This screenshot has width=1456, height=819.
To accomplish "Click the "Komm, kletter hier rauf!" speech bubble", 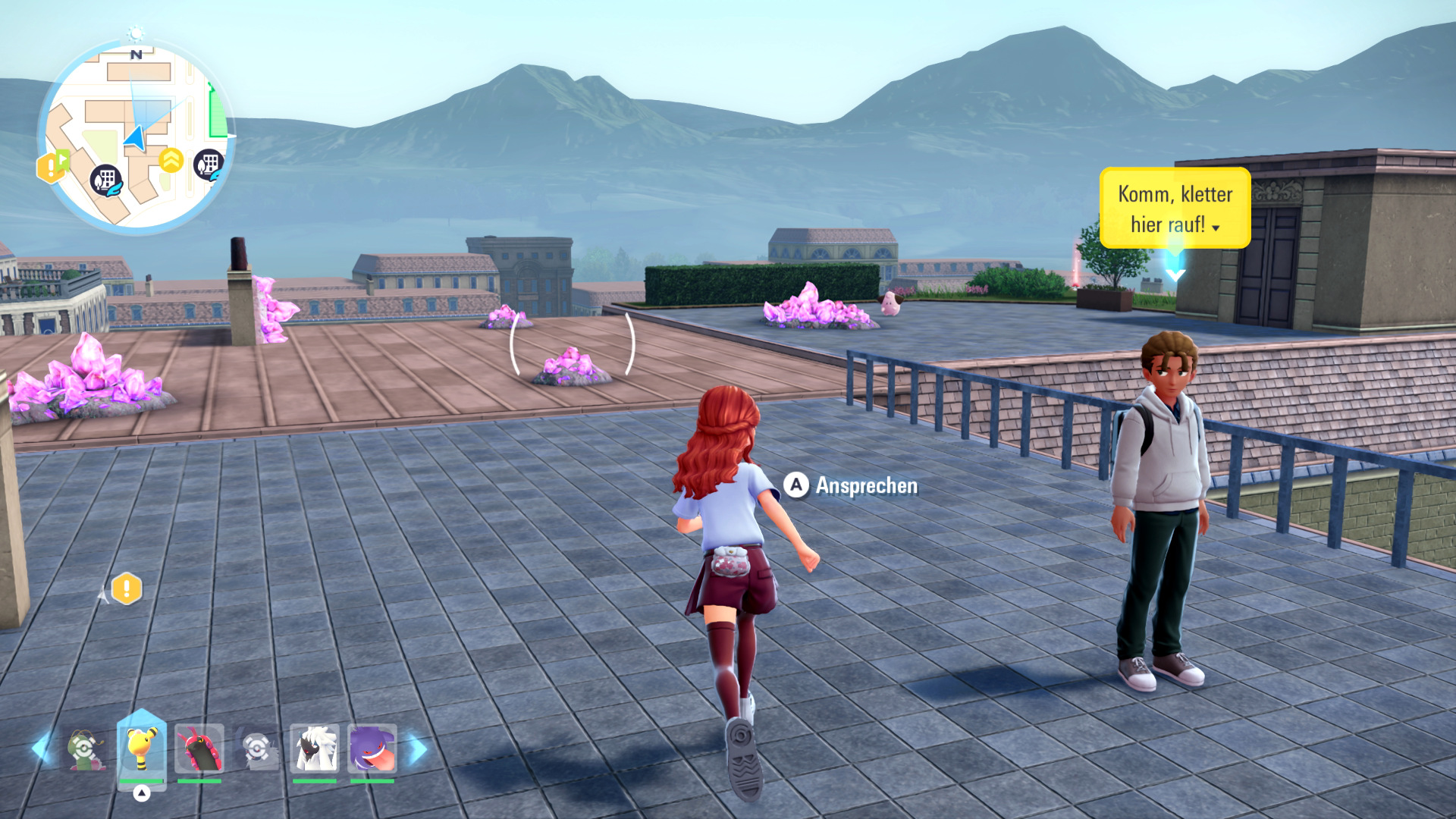I will (1174, 208).
